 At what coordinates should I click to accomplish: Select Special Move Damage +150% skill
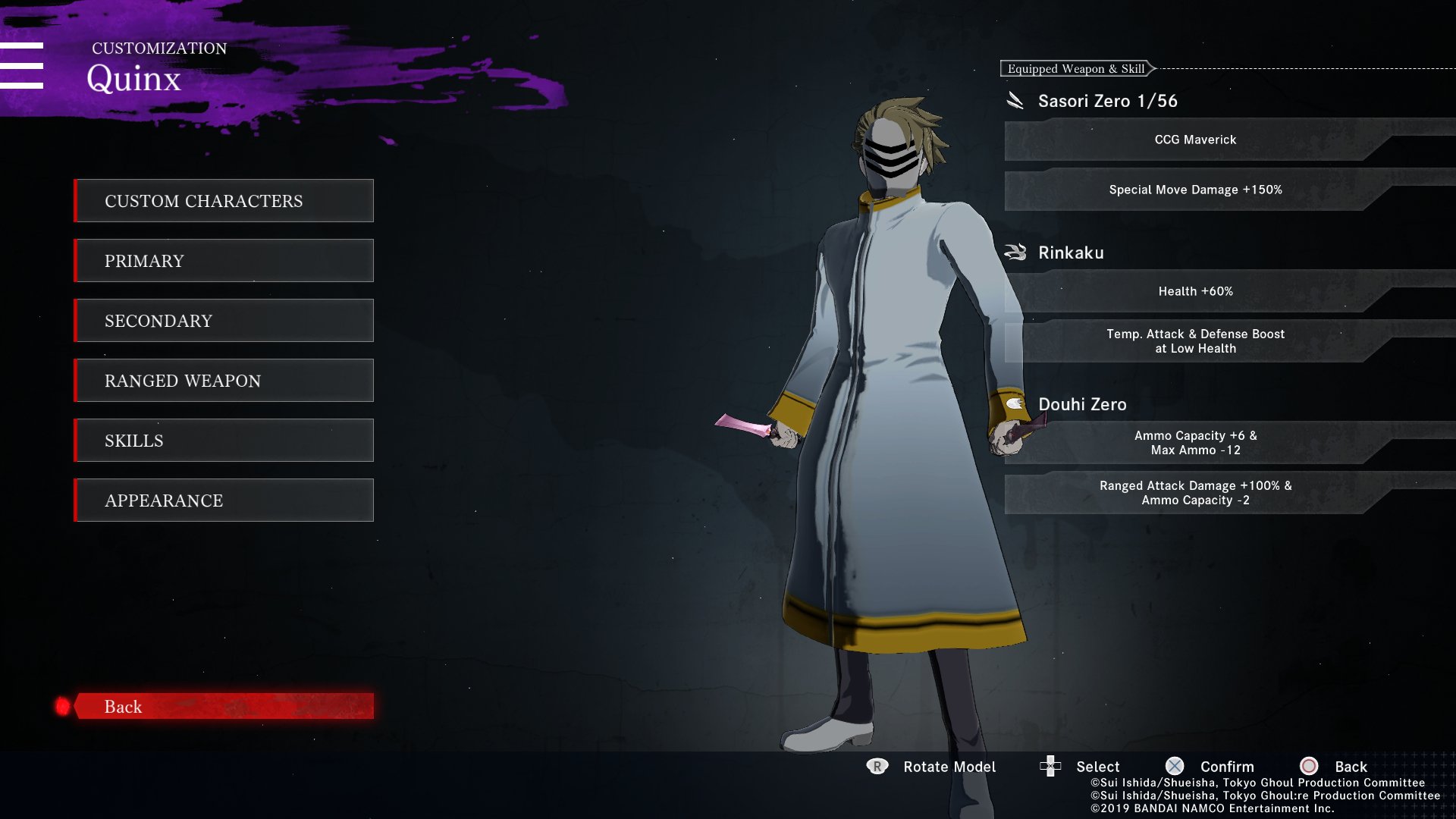point(1195,190)
